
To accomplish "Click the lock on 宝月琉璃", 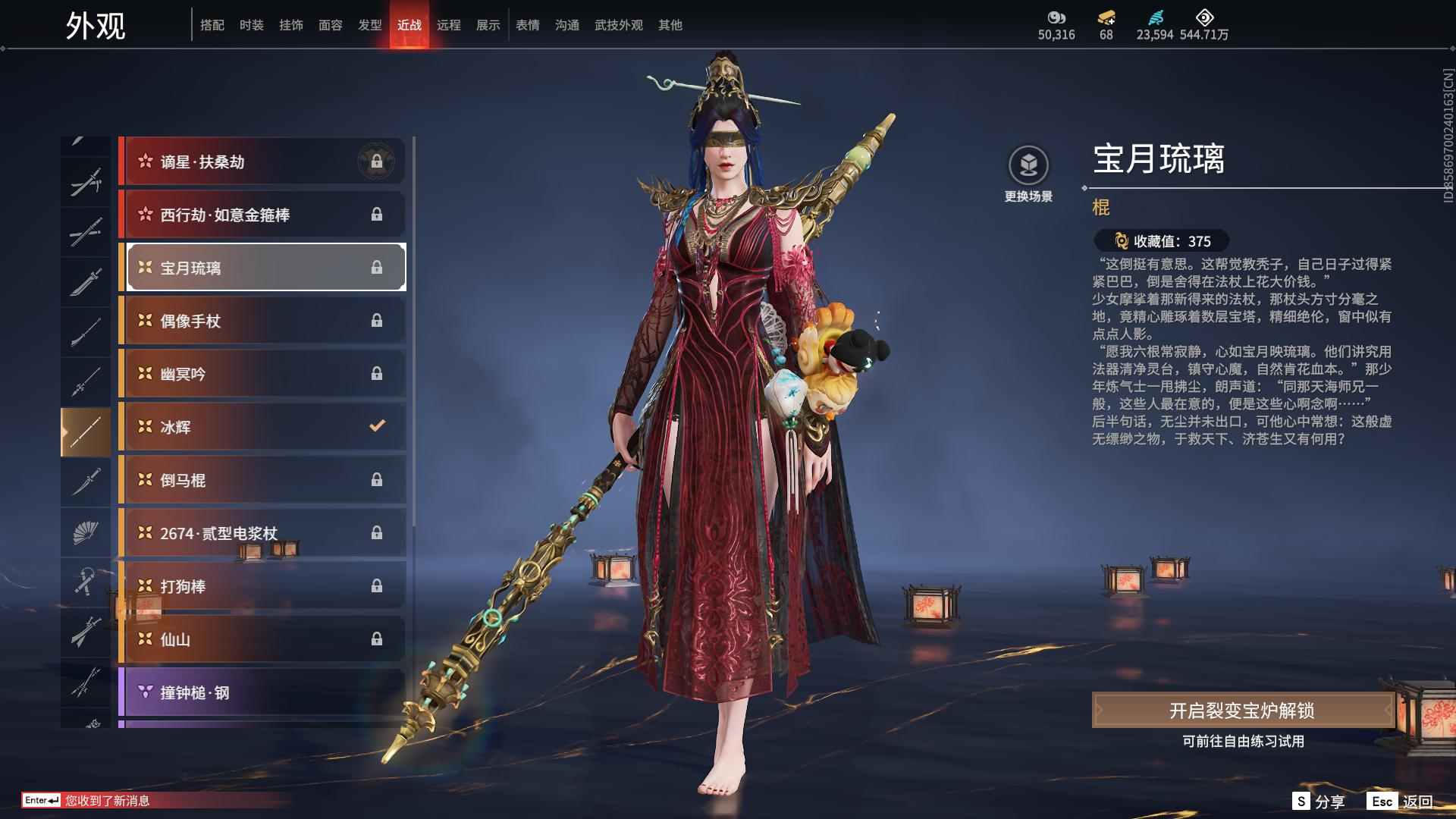I will [x=377, y=268].
